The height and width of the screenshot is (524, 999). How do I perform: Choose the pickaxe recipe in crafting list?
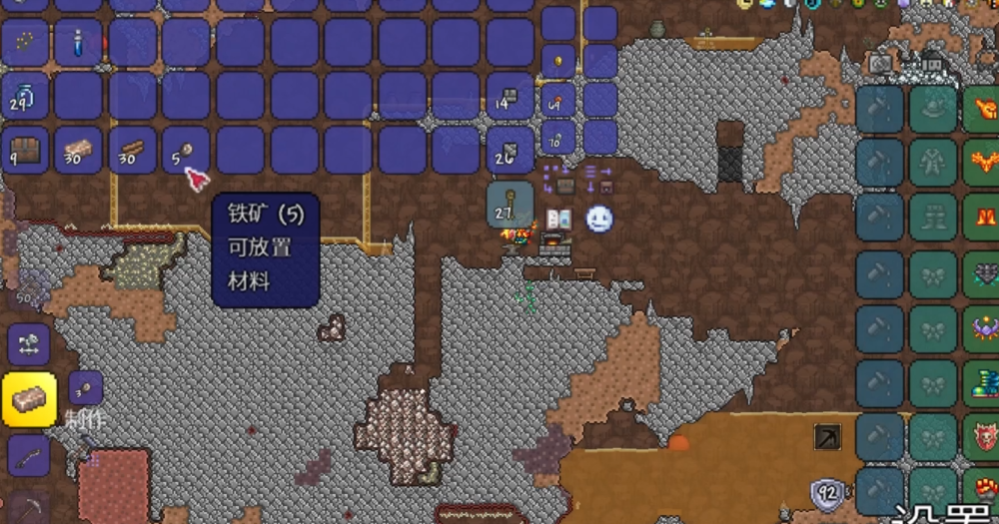pyautogui.click(x=29, y=506)
